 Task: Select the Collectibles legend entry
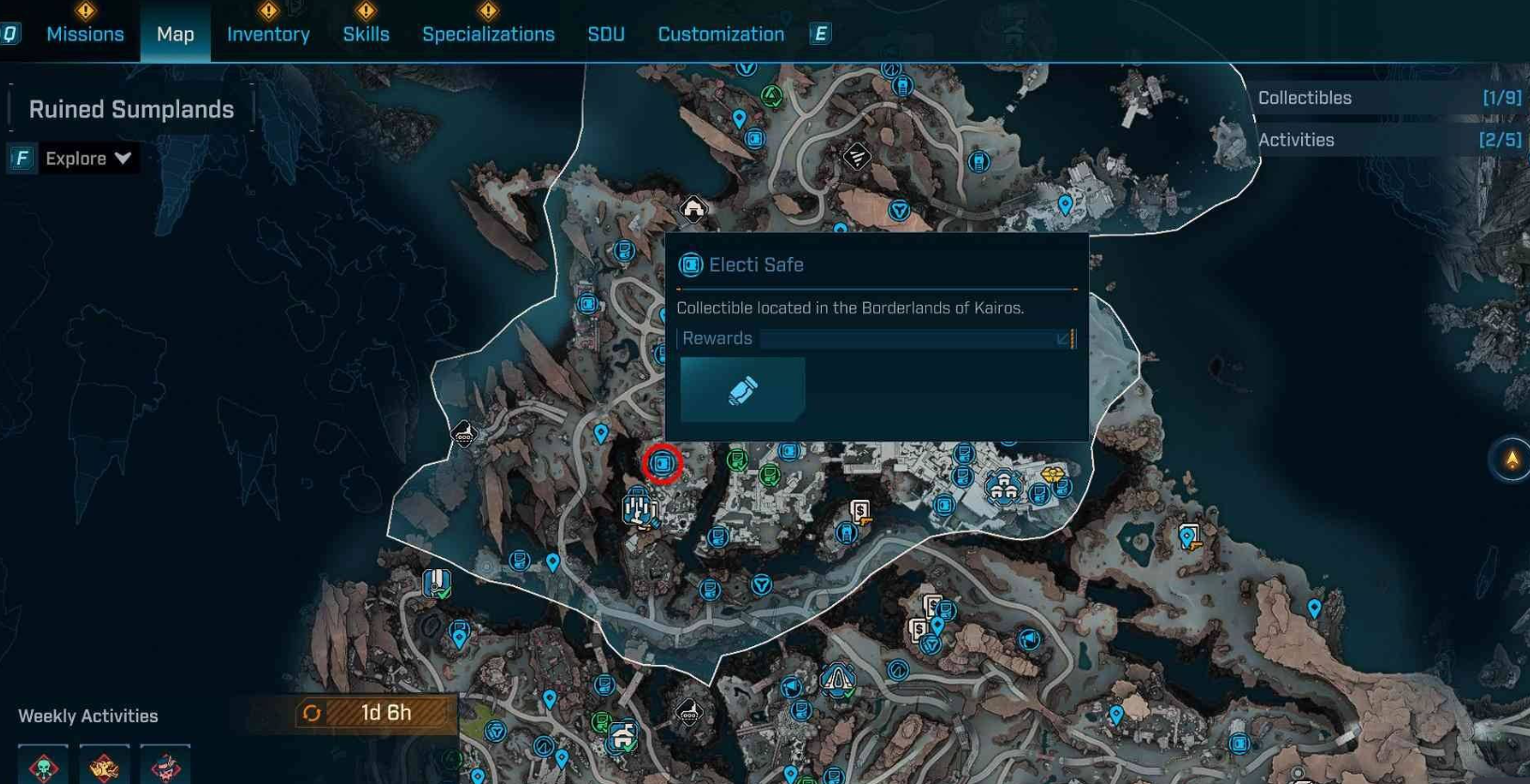click(x=1388, y=98)
